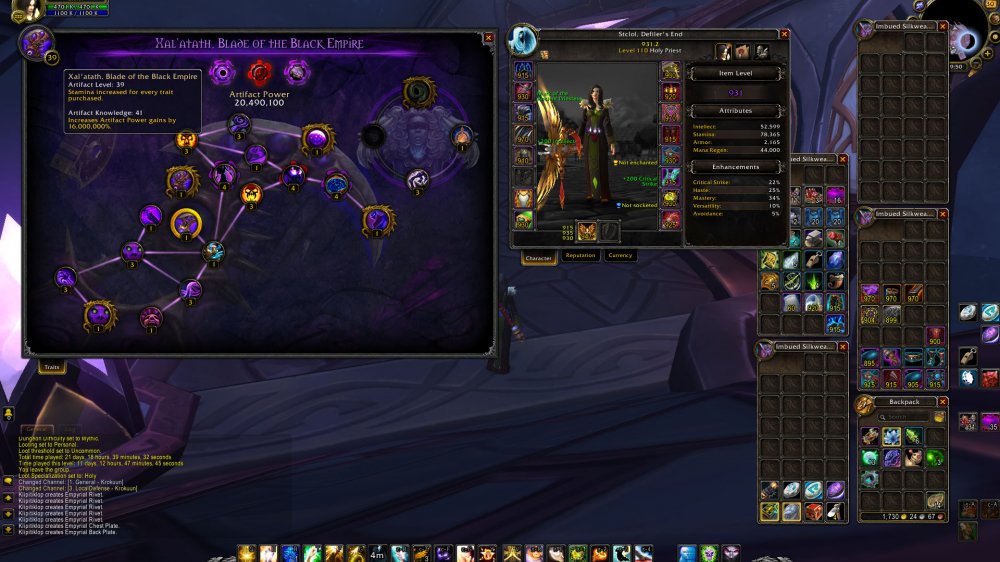
Task: Click the Backpack search field
Action: click(x=903, y=416)
